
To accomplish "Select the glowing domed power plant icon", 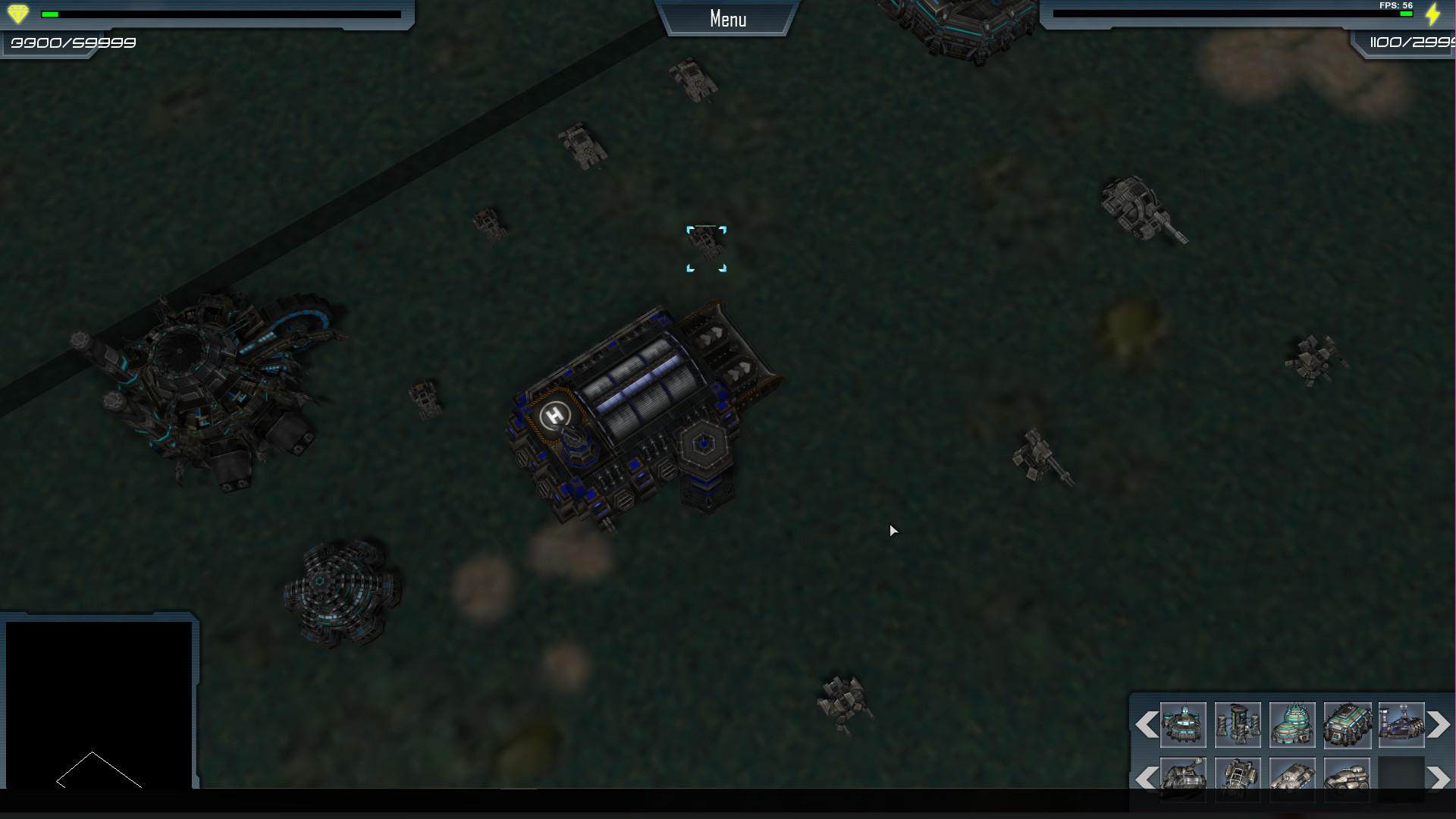I will pyautogui.click(x=1292, y=726).
